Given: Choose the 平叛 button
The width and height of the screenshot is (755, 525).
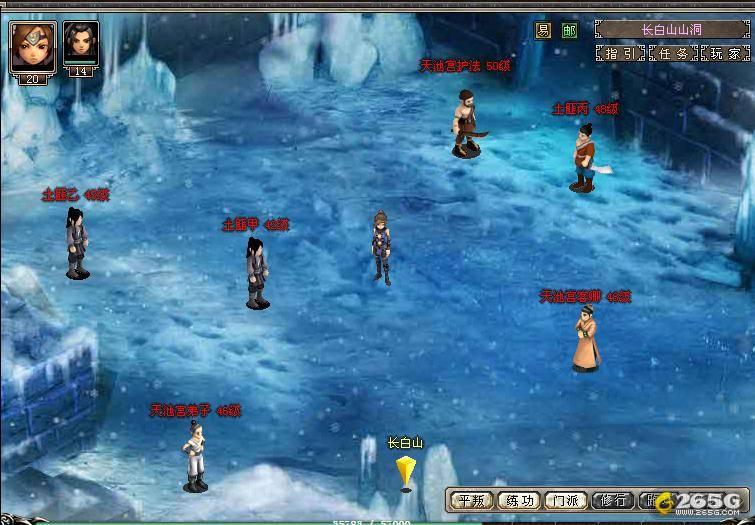Looking at the screenshot, I should click(469, 500).
